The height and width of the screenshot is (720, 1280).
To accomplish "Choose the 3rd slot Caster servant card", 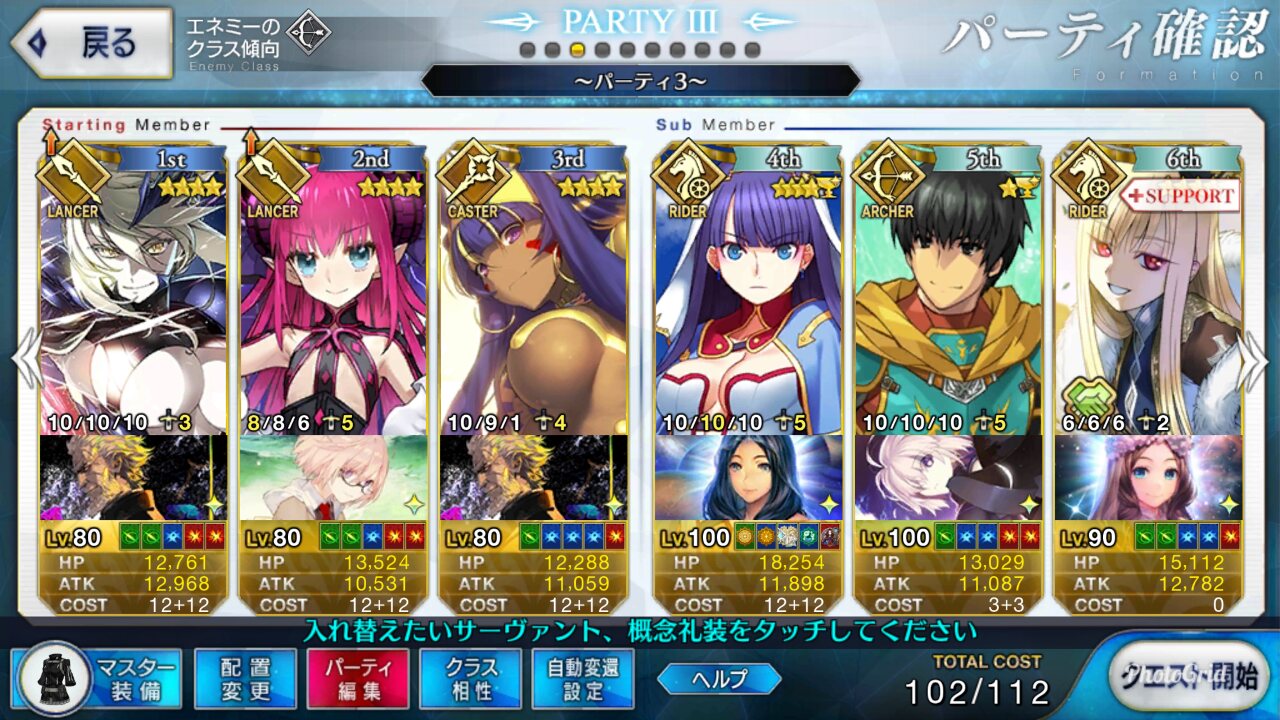I will [533, 300].
